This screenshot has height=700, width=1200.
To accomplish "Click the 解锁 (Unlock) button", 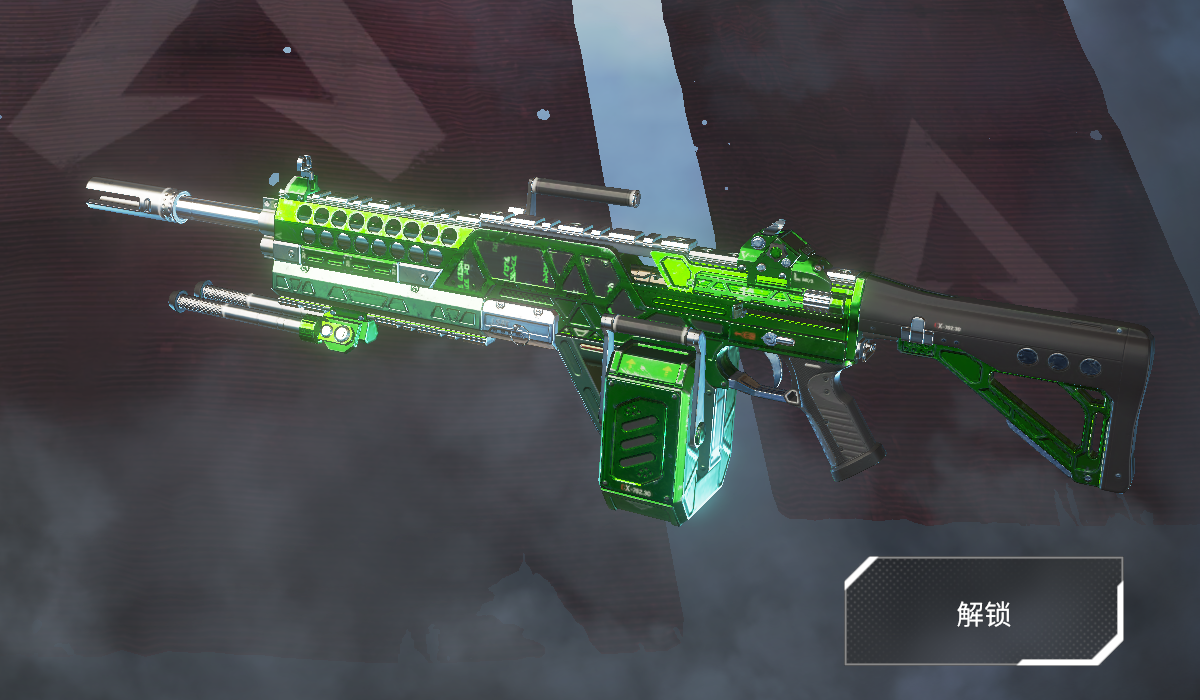I will point(983,612).
